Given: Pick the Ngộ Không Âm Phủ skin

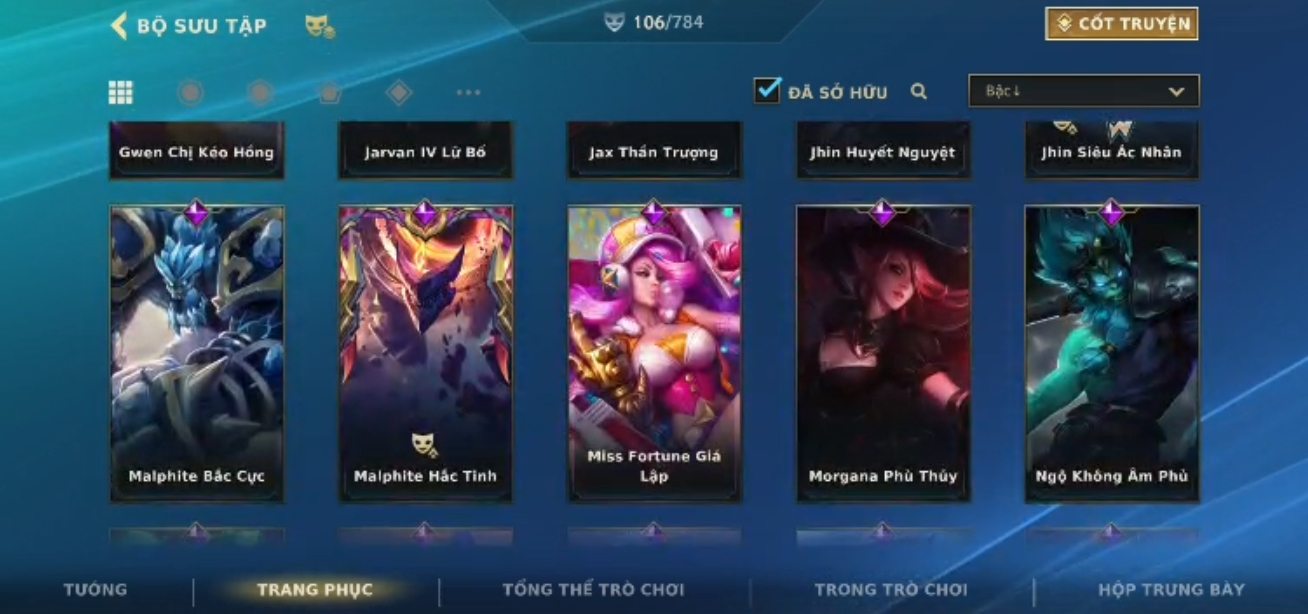Looking at the screenshot, I should click(1112, 353).
